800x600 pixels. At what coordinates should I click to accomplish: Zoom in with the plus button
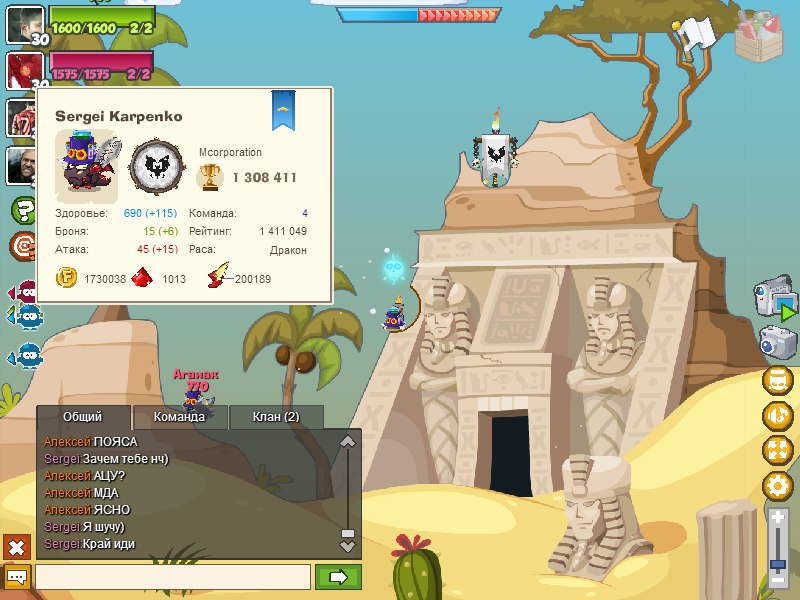[778, 516]
